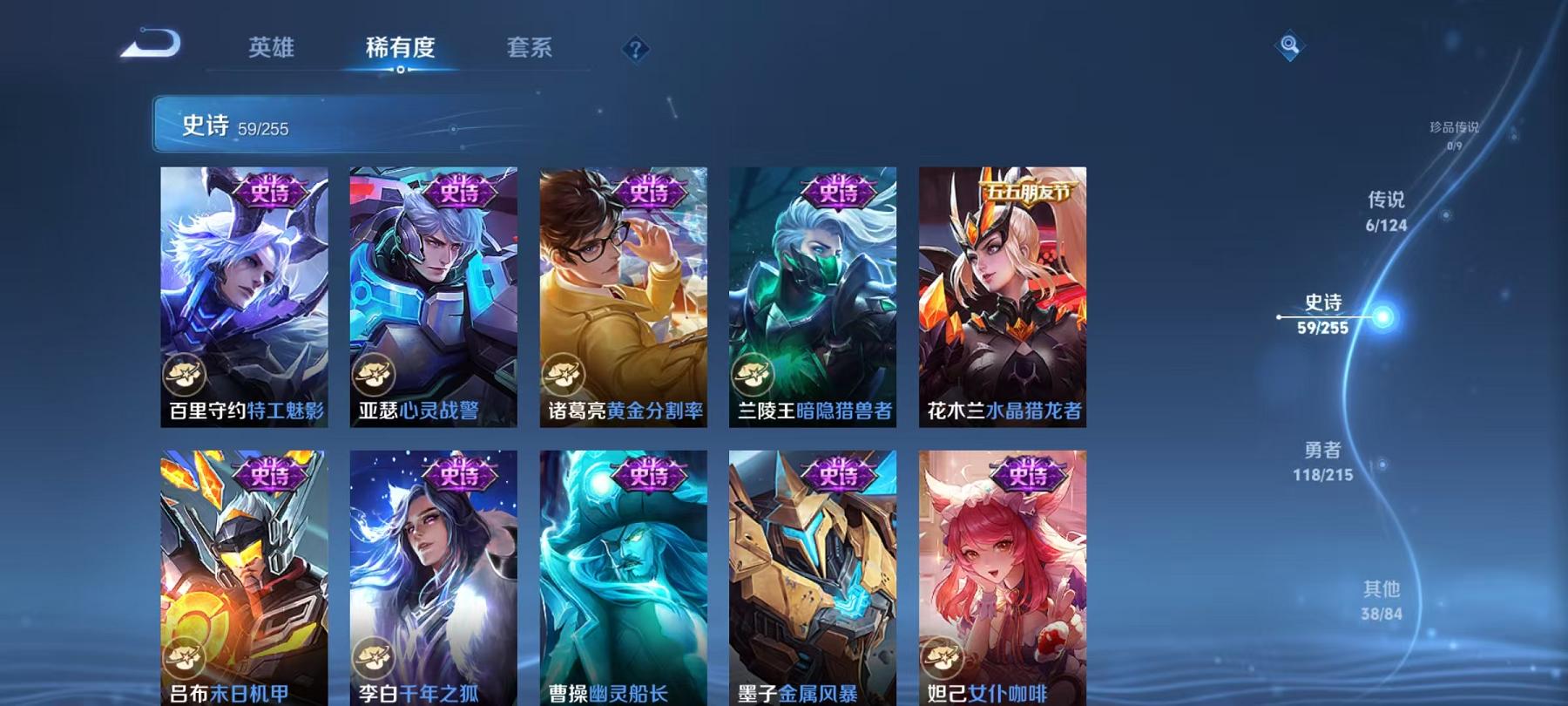Image resolution: width=1568 pixels, height=706 pixels.
Task: Click the question mark help icon
Action: 635,50
